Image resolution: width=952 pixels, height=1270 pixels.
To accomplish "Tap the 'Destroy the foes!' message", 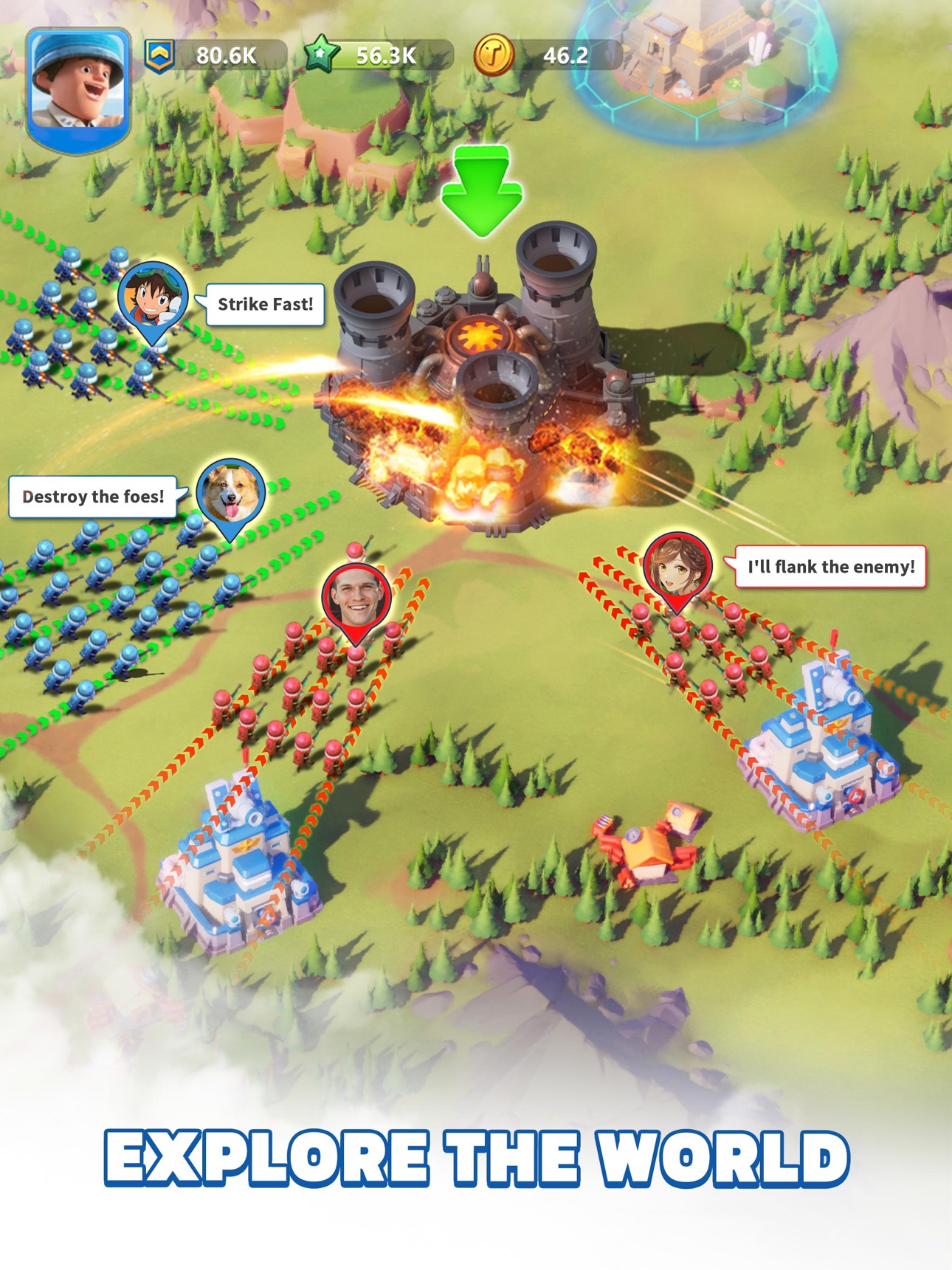I will click(92, 496).
